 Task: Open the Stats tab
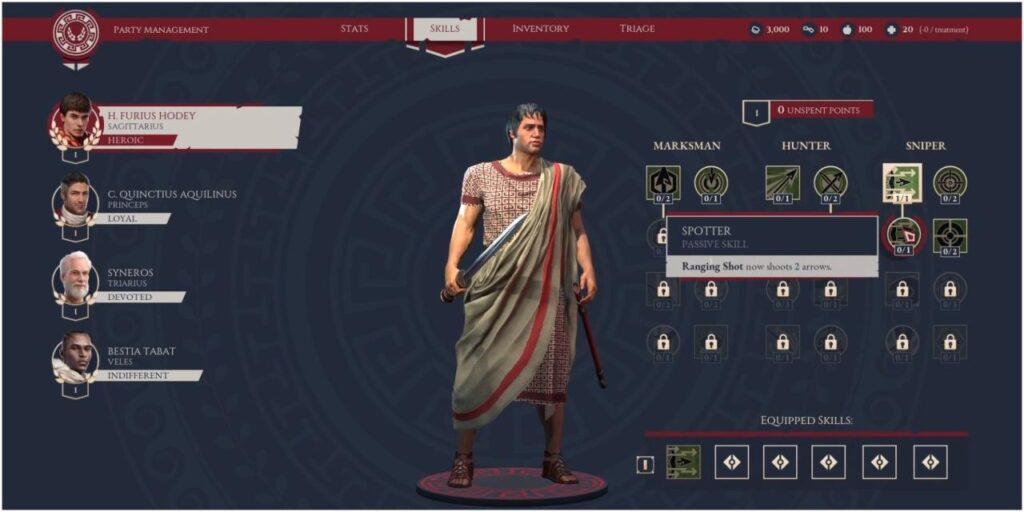pyautogui.click(x=354, y=29)
